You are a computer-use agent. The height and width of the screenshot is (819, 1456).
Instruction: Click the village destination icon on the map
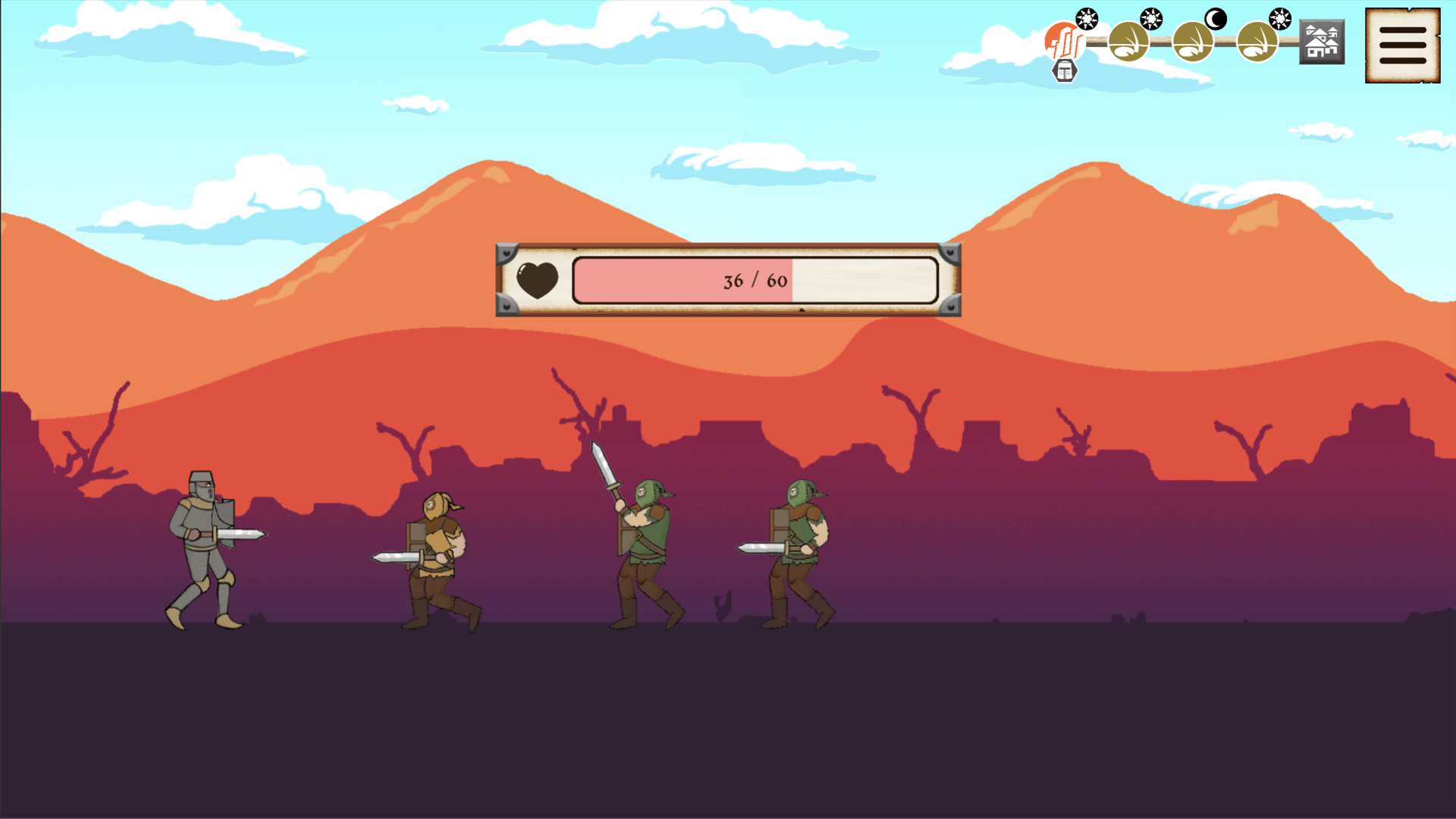[x=1322, y=43]
